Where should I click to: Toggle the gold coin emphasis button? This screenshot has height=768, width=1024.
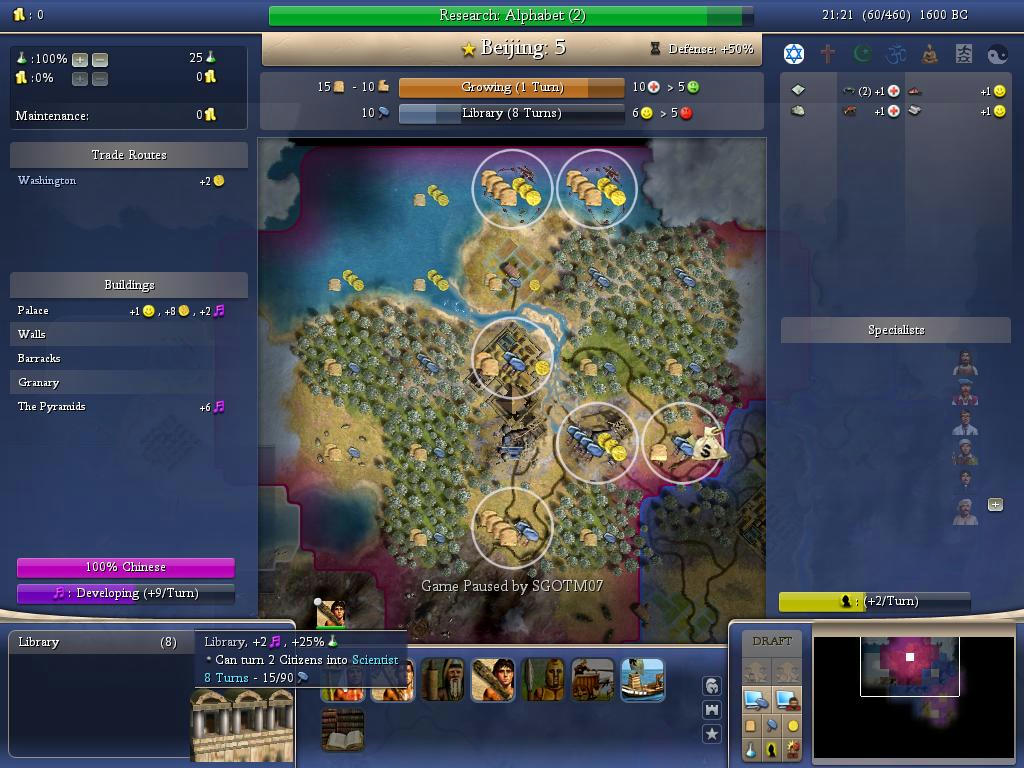tap(793, 726)
